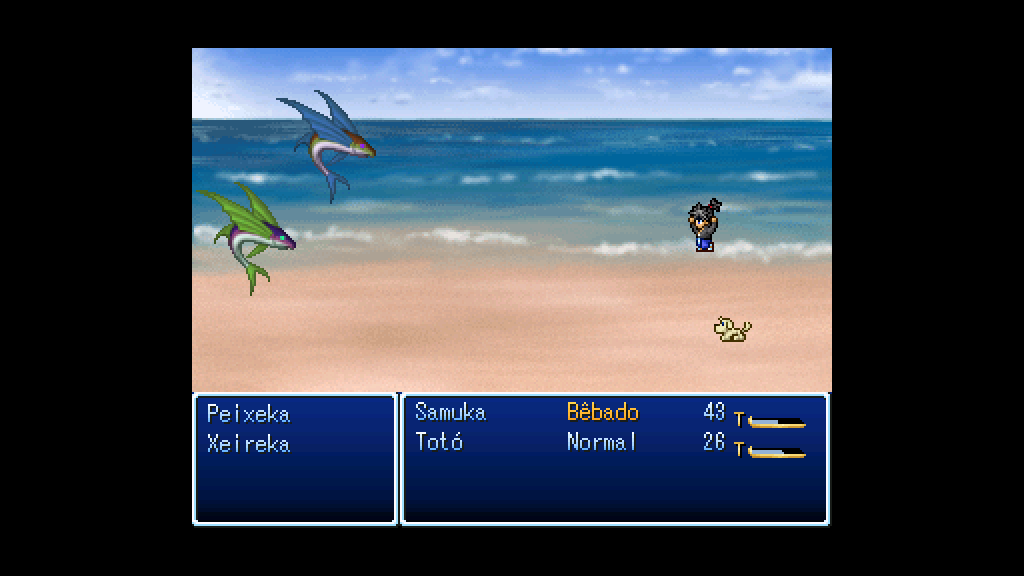Select the enemy Peixeka in the list

248,414
